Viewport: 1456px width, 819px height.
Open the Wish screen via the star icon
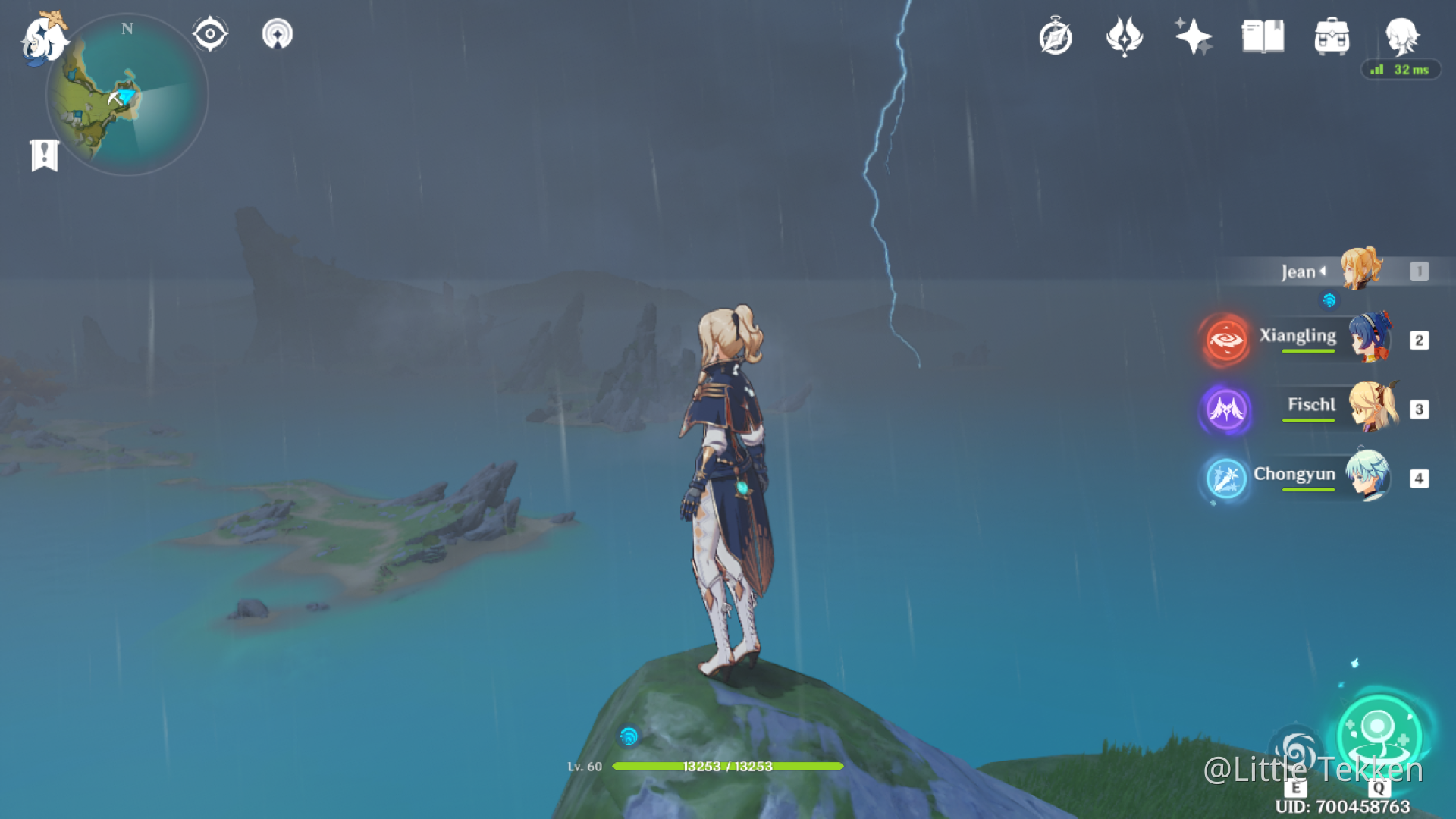(x=1194, y=36)
